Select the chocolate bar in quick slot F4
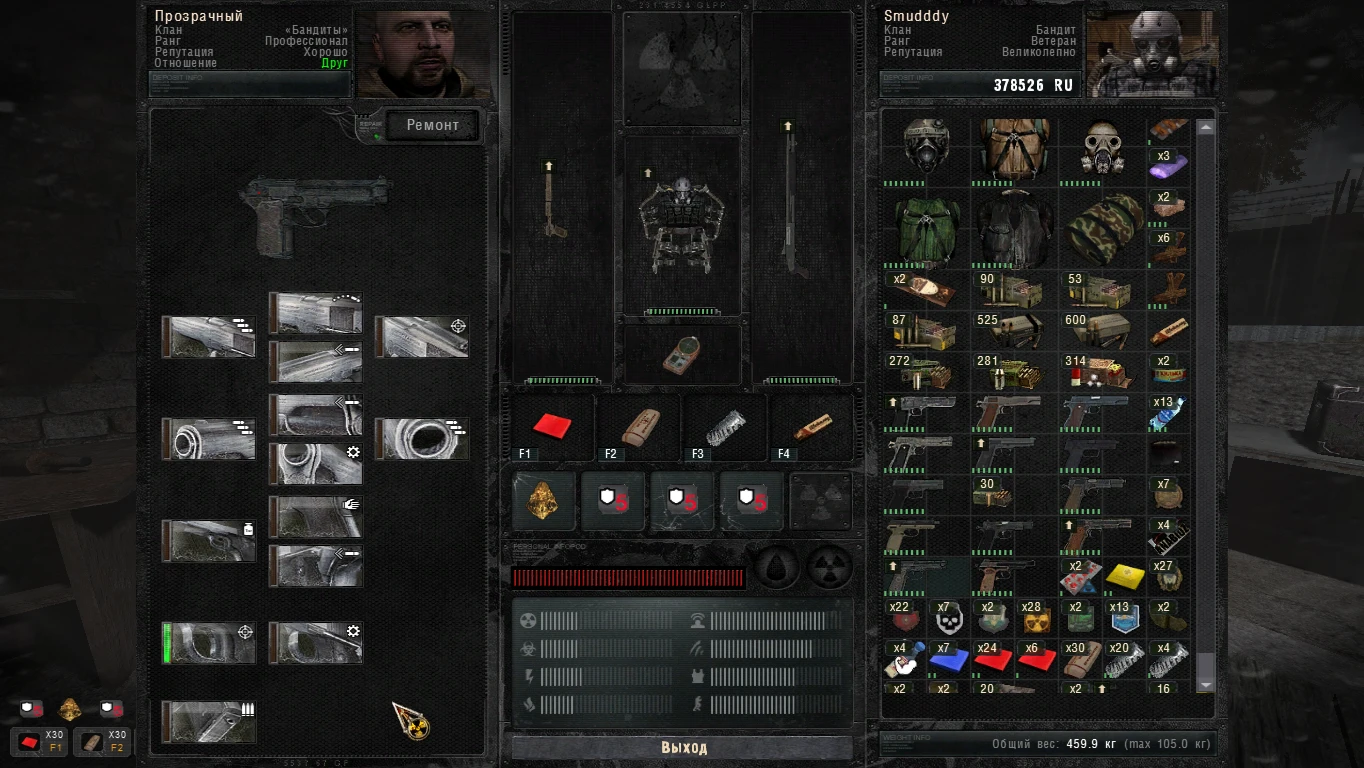 coord(812,427)
